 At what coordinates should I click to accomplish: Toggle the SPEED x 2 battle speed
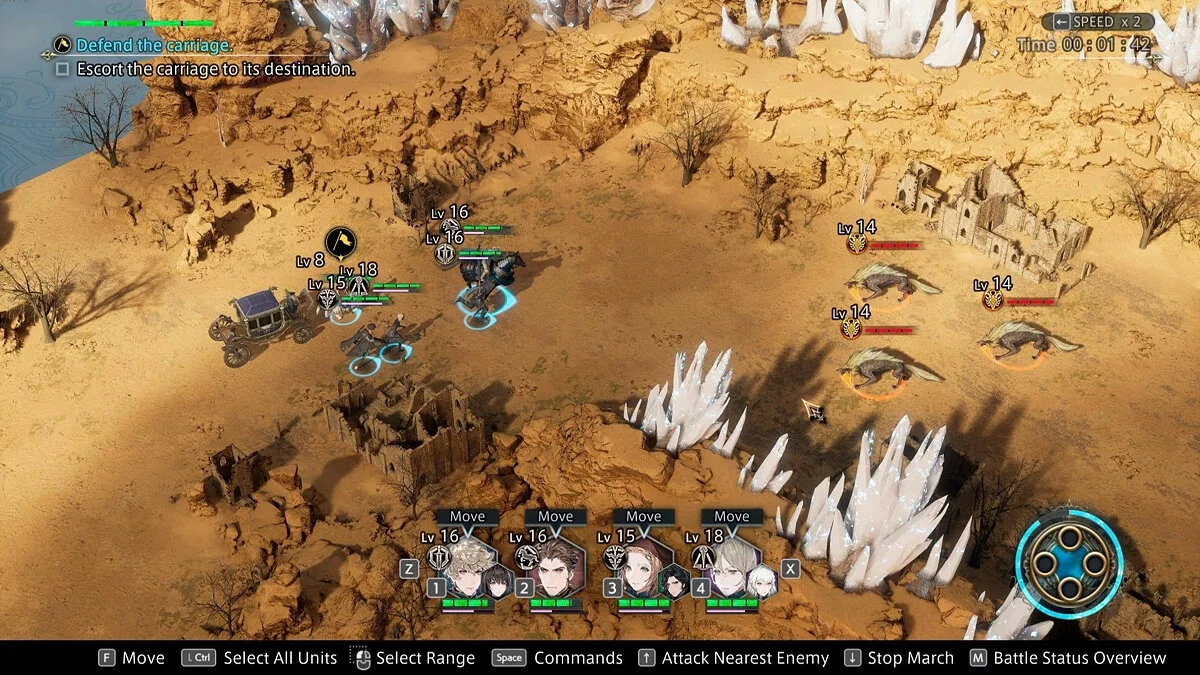click(x=1098, y=22)
